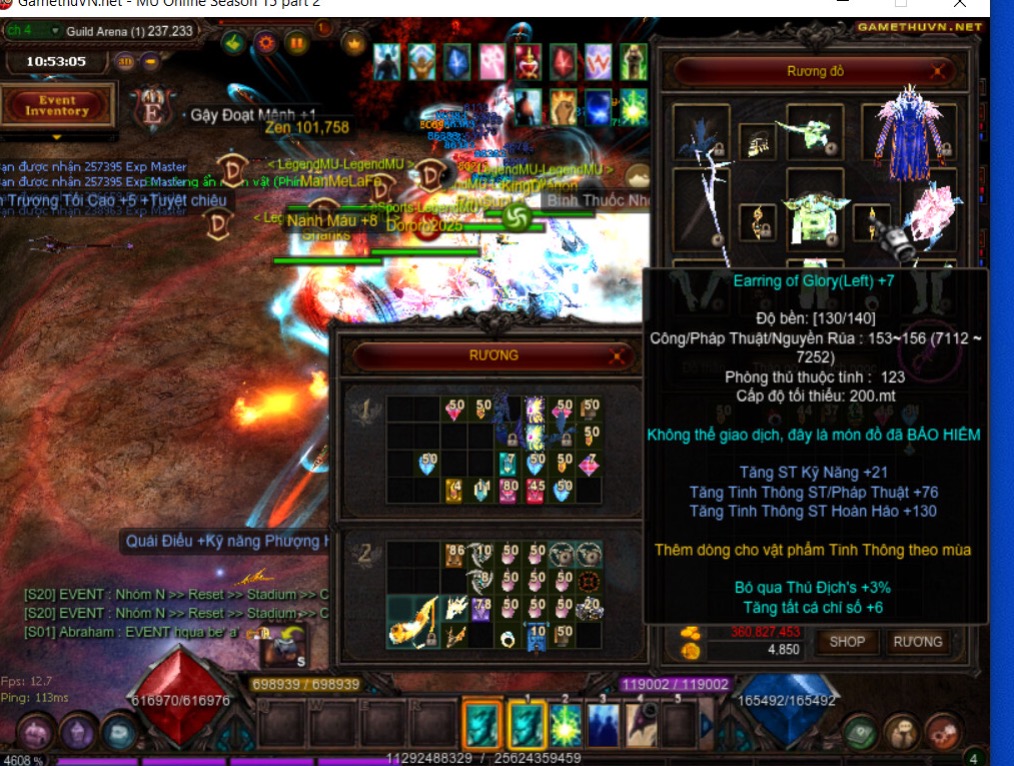Select the dark blue figure hotbar skill
Image resolution: width=1014 pixels, height=766 pixels.
tap(603, 723)
